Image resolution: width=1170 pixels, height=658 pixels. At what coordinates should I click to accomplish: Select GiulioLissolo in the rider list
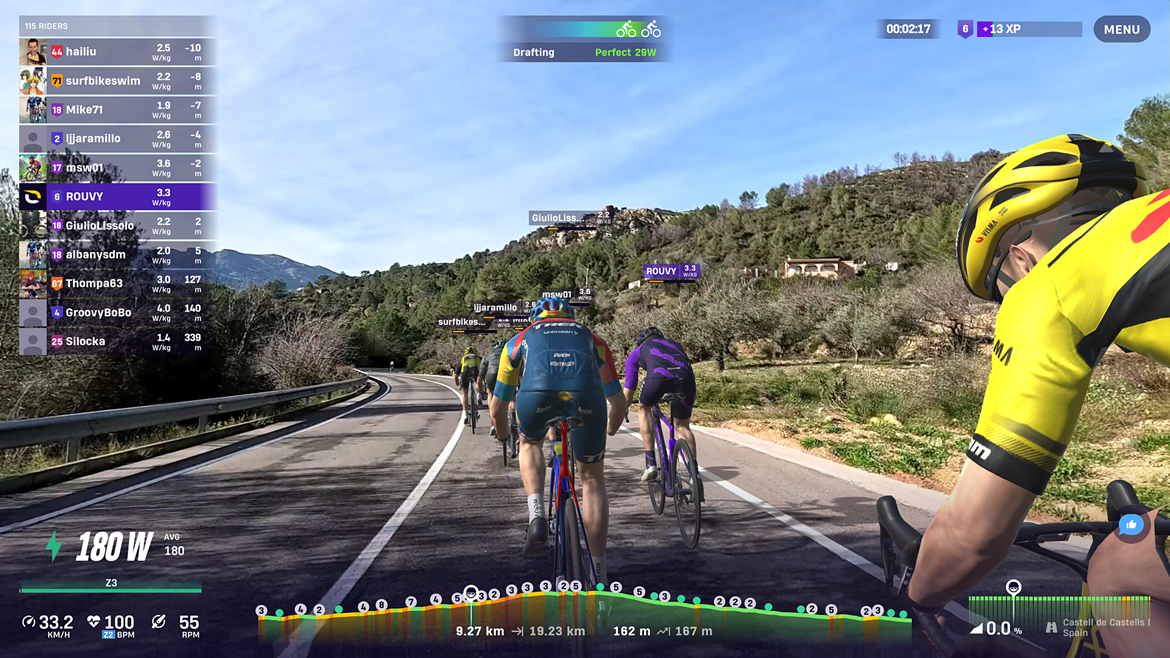(x=117, y=226)
